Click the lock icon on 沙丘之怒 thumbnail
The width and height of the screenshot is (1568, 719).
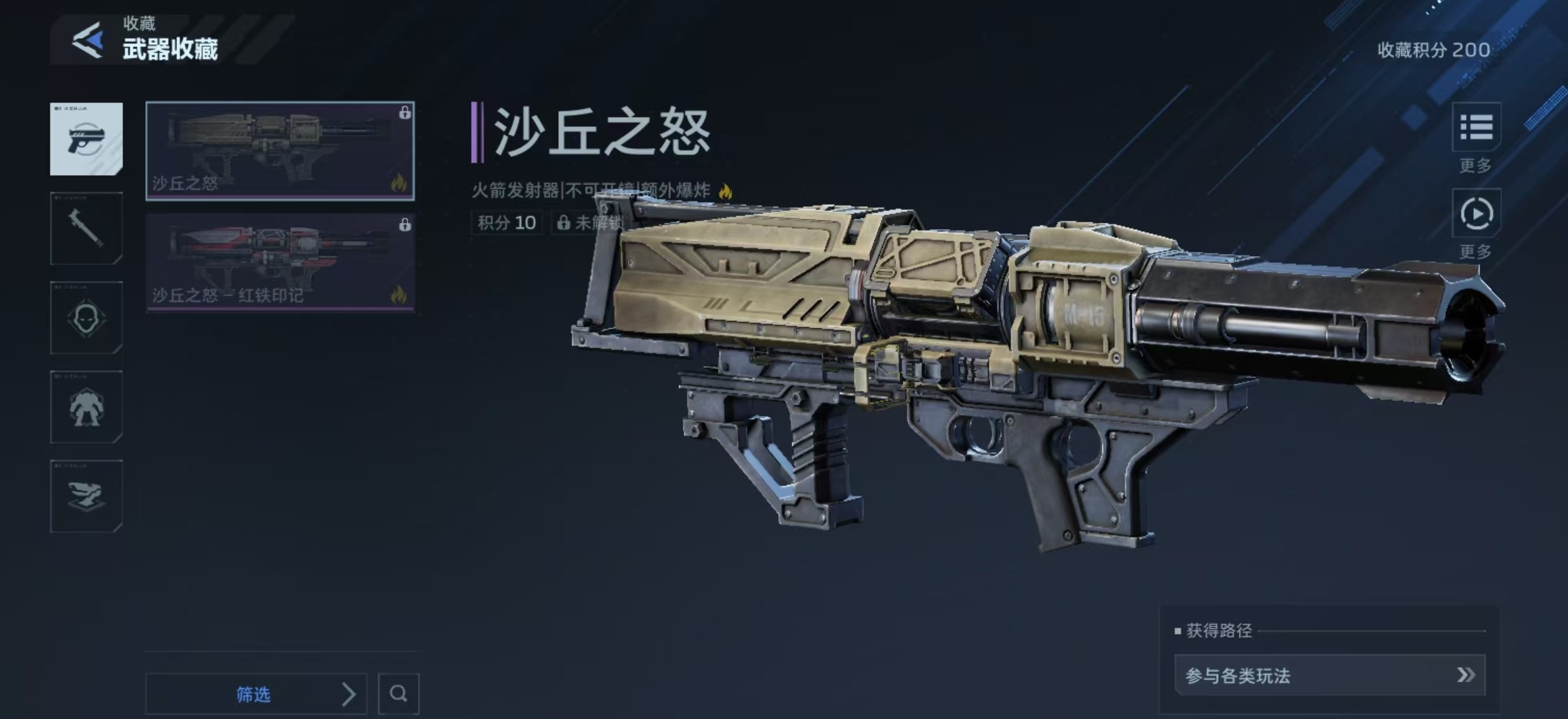(403, 113)
